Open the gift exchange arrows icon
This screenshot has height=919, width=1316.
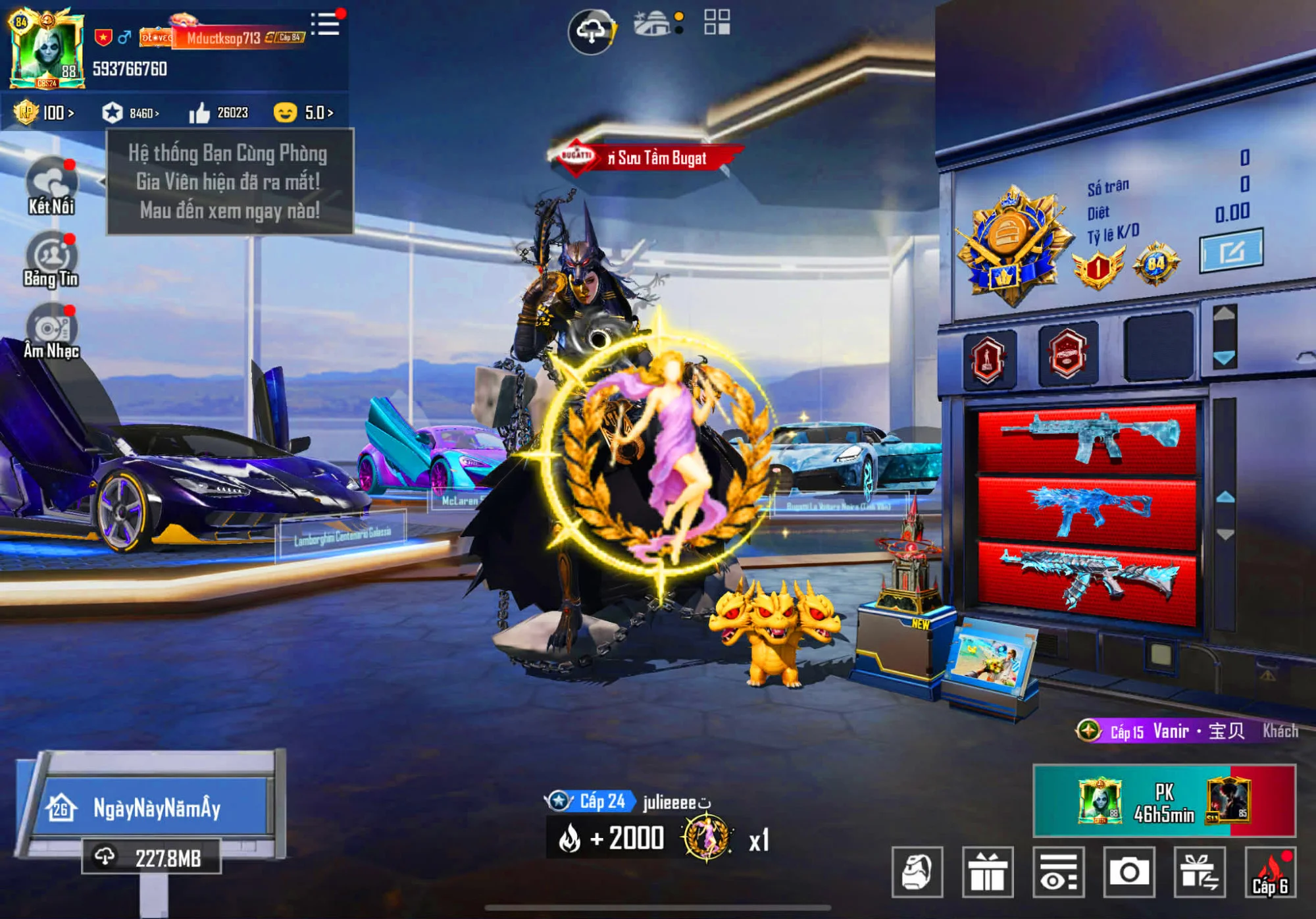pyautogui.click(x=1200, y=872)
